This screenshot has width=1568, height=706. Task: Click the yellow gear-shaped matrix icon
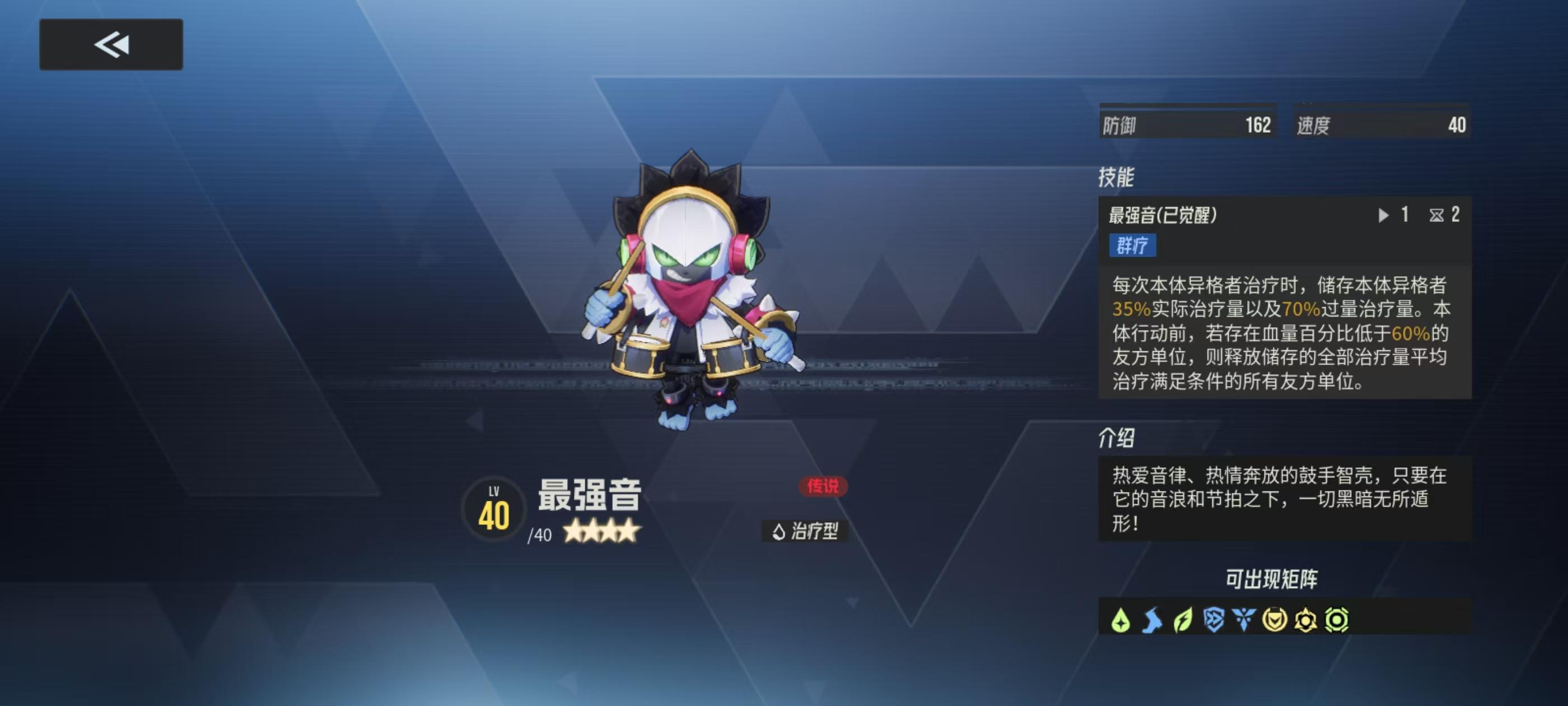point(1306,620)
